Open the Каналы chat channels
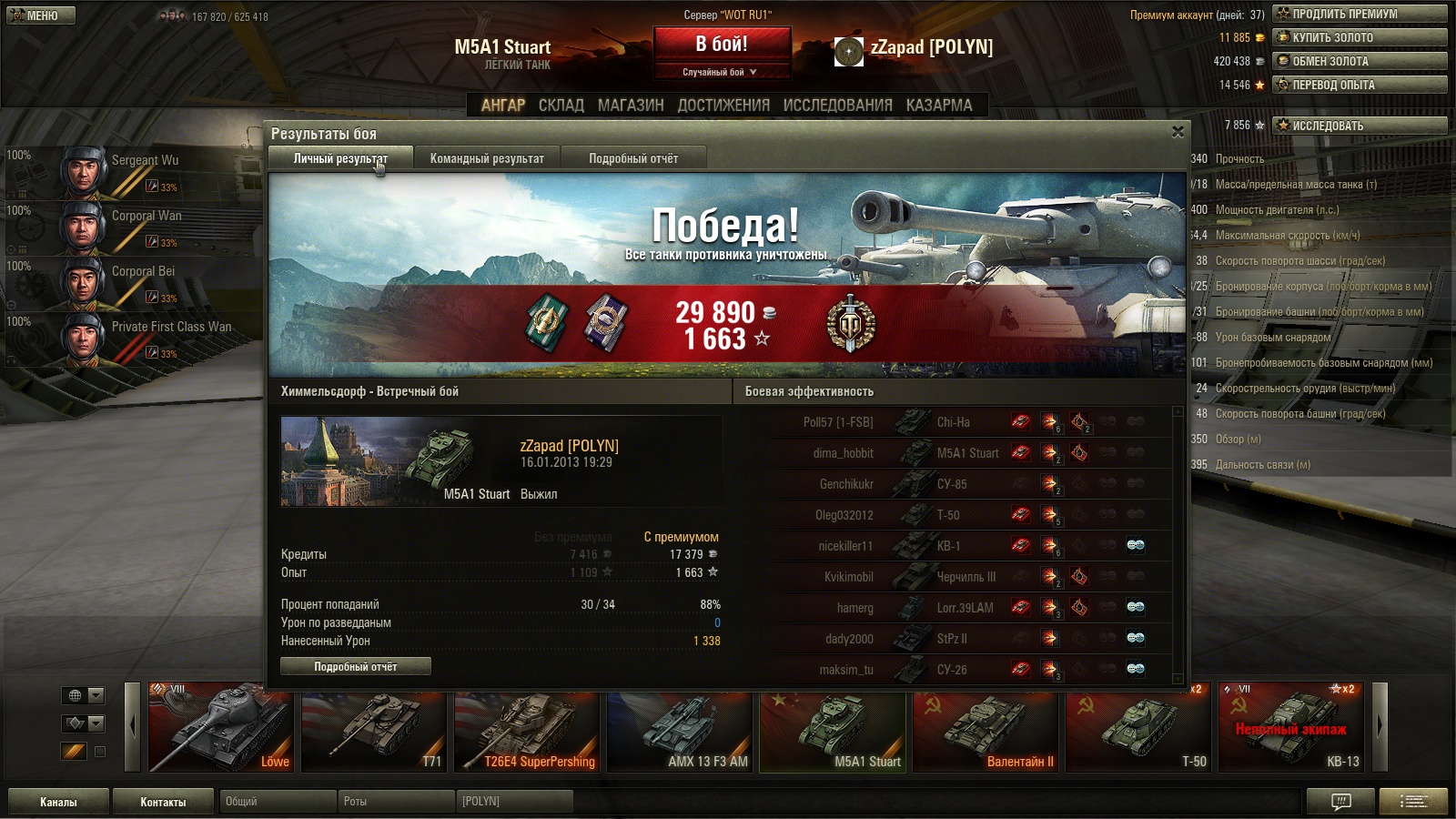This screenshot has height=819, width=1456. click(x=58, y=802)
